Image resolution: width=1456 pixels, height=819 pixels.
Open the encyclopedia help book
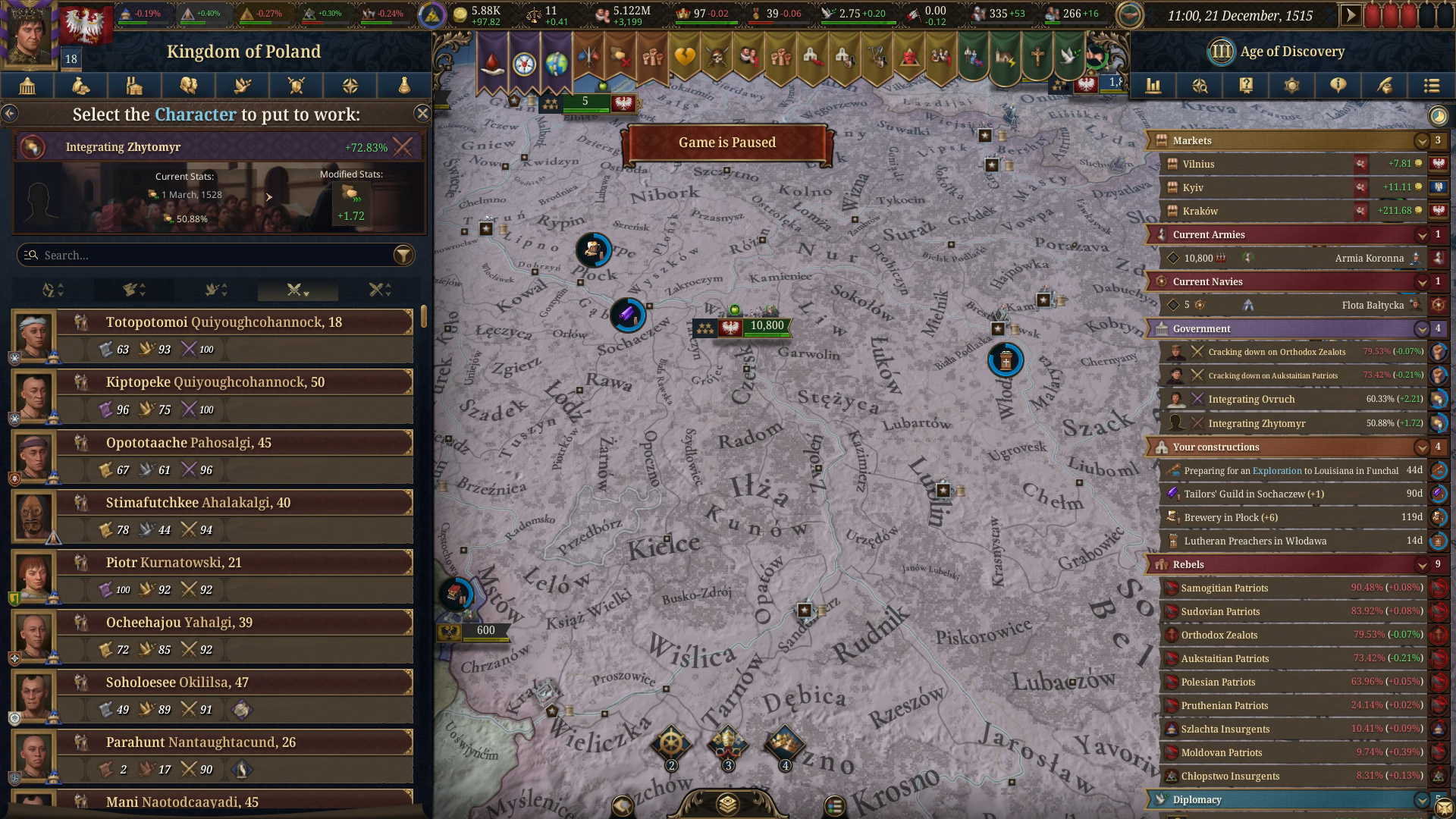(x=1246, y=86)
